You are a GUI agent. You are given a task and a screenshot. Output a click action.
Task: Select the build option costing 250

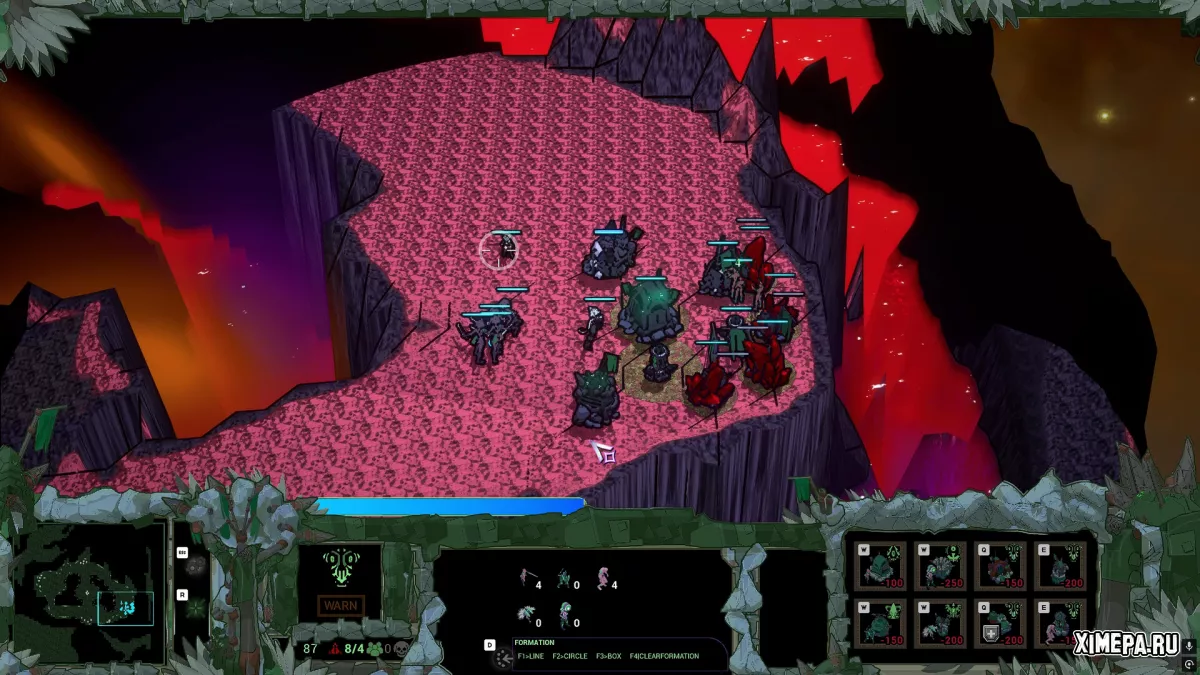[x=941, y=566]
